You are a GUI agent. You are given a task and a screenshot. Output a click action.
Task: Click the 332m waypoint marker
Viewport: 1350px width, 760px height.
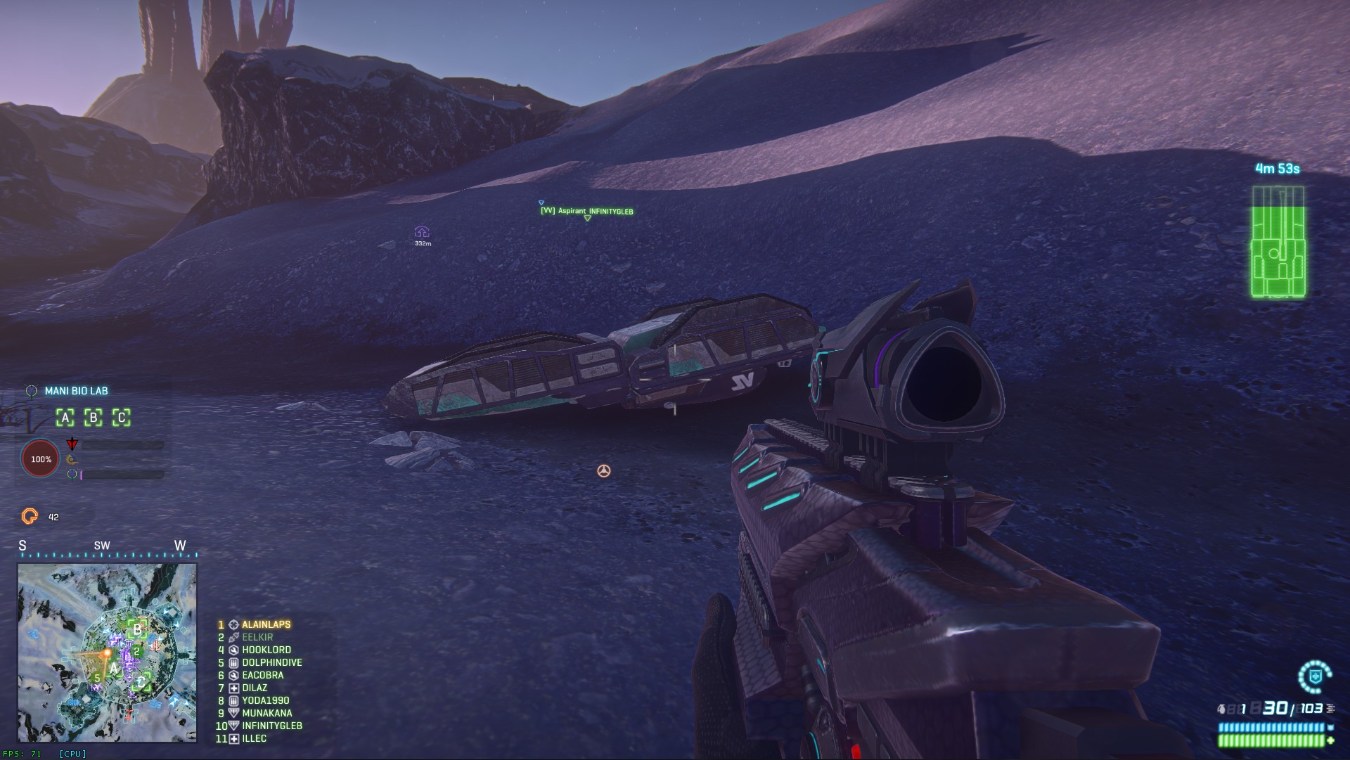tap(422, 233)
